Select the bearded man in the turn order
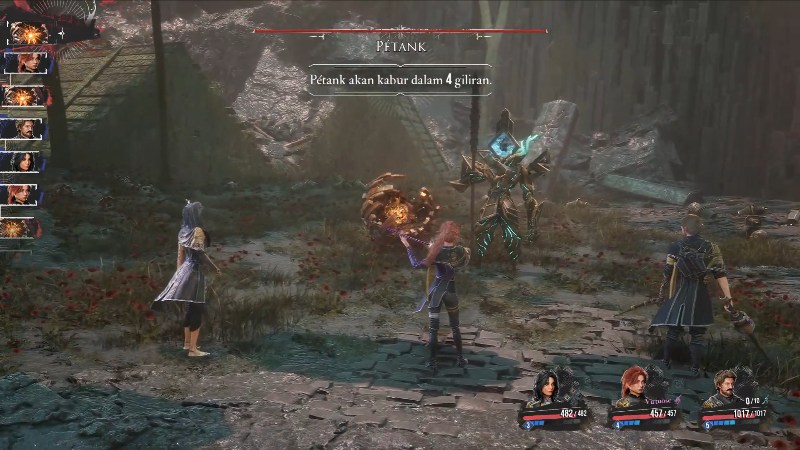 pos(23,128)
